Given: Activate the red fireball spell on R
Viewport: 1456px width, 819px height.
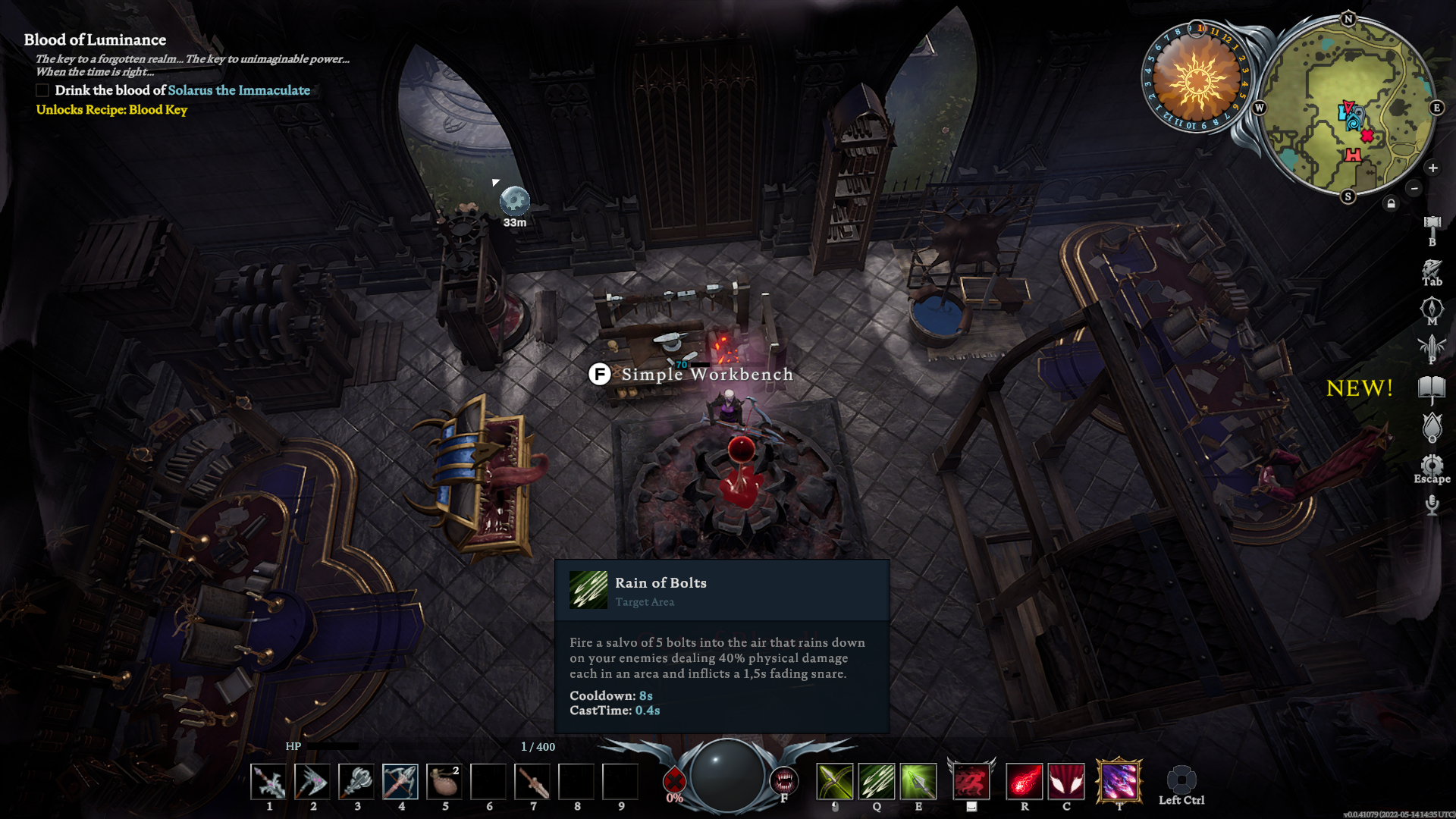Looking at the screenshot, I should [x=1025, y=781].
